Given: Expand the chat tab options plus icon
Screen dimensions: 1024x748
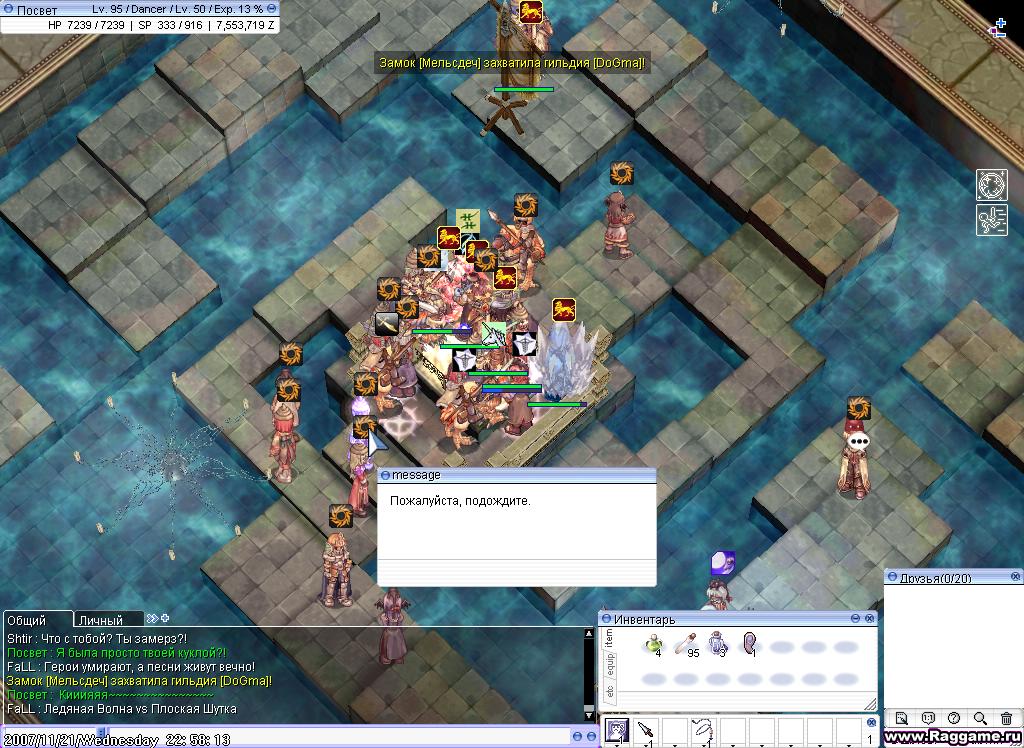Looking at the screenshot, I should coord(165,619).
